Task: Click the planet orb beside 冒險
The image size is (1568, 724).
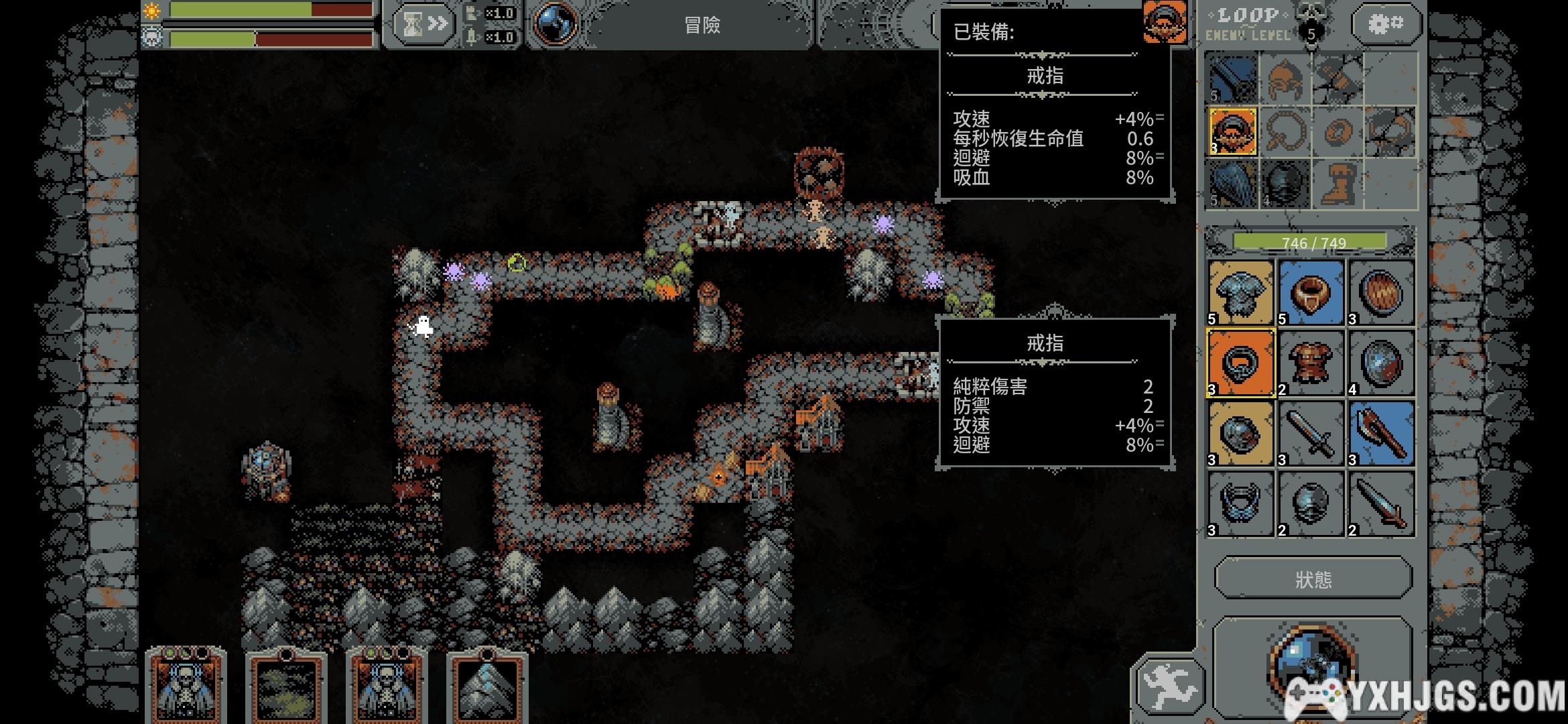Action: pos(556,24)
